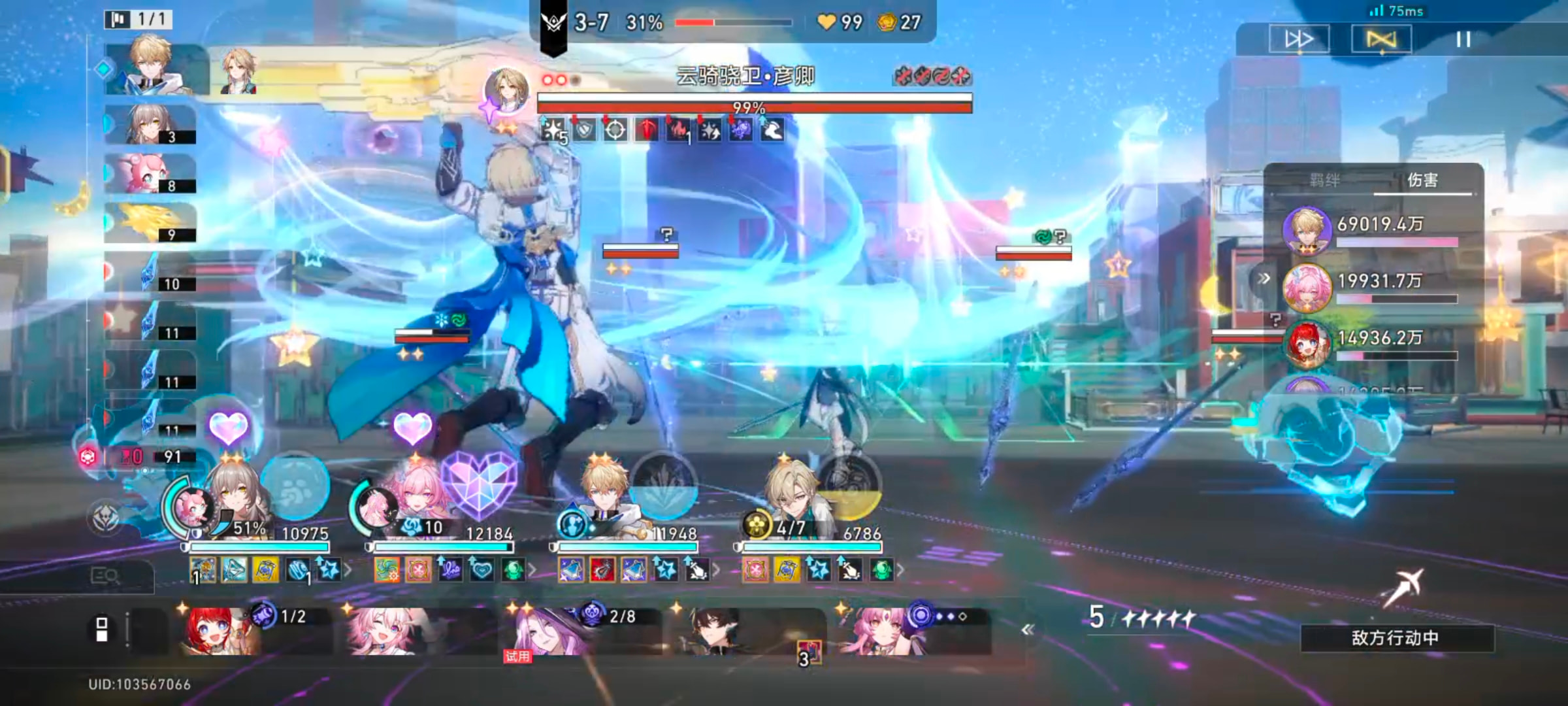The height and width of the screenshot is (706, 1568).
Task: Expand the gray-haired character's buff icon row
Action: click(348, 570)
